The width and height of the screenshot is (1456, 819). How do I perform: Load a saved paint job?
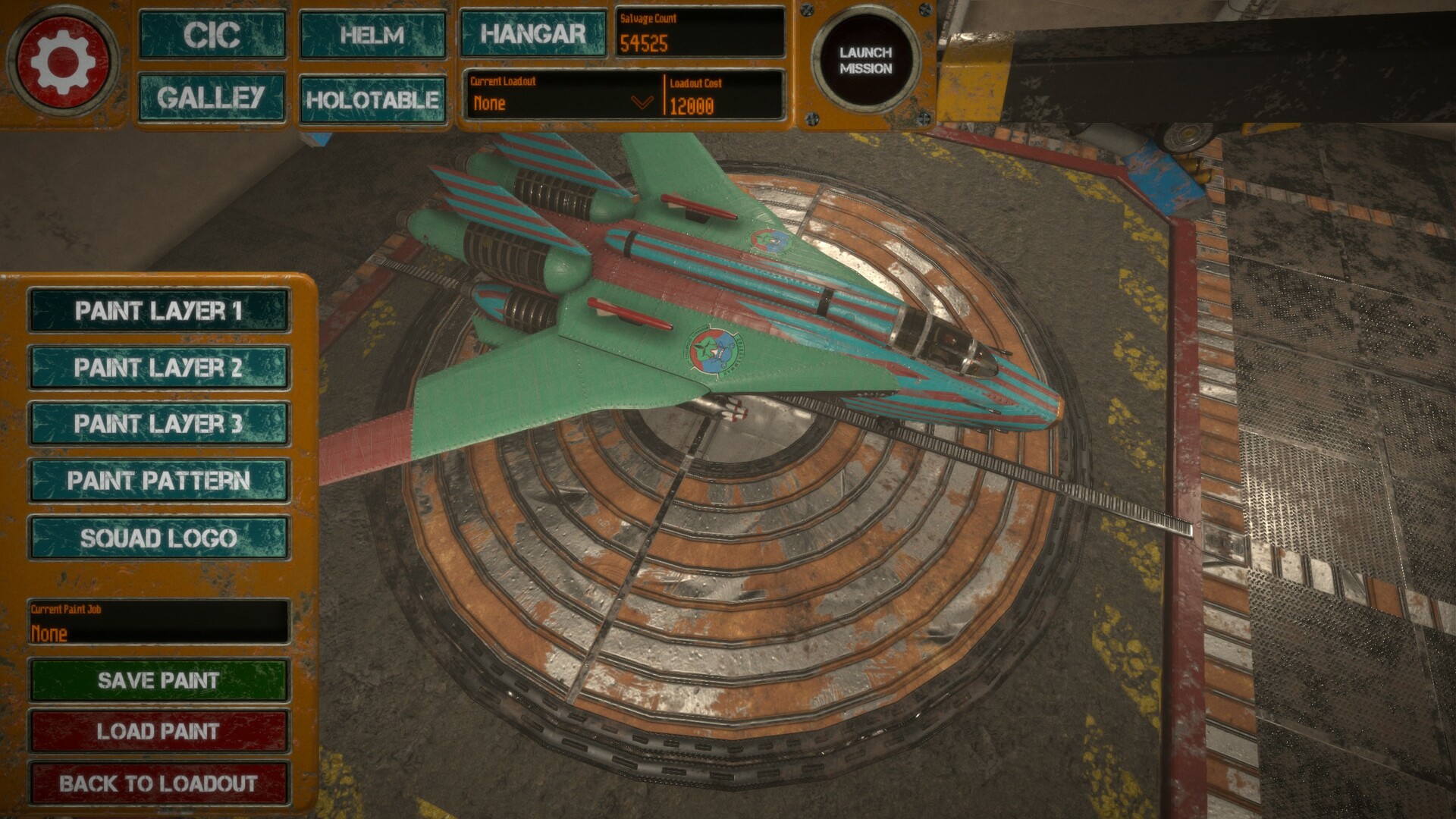pos(158,731)
